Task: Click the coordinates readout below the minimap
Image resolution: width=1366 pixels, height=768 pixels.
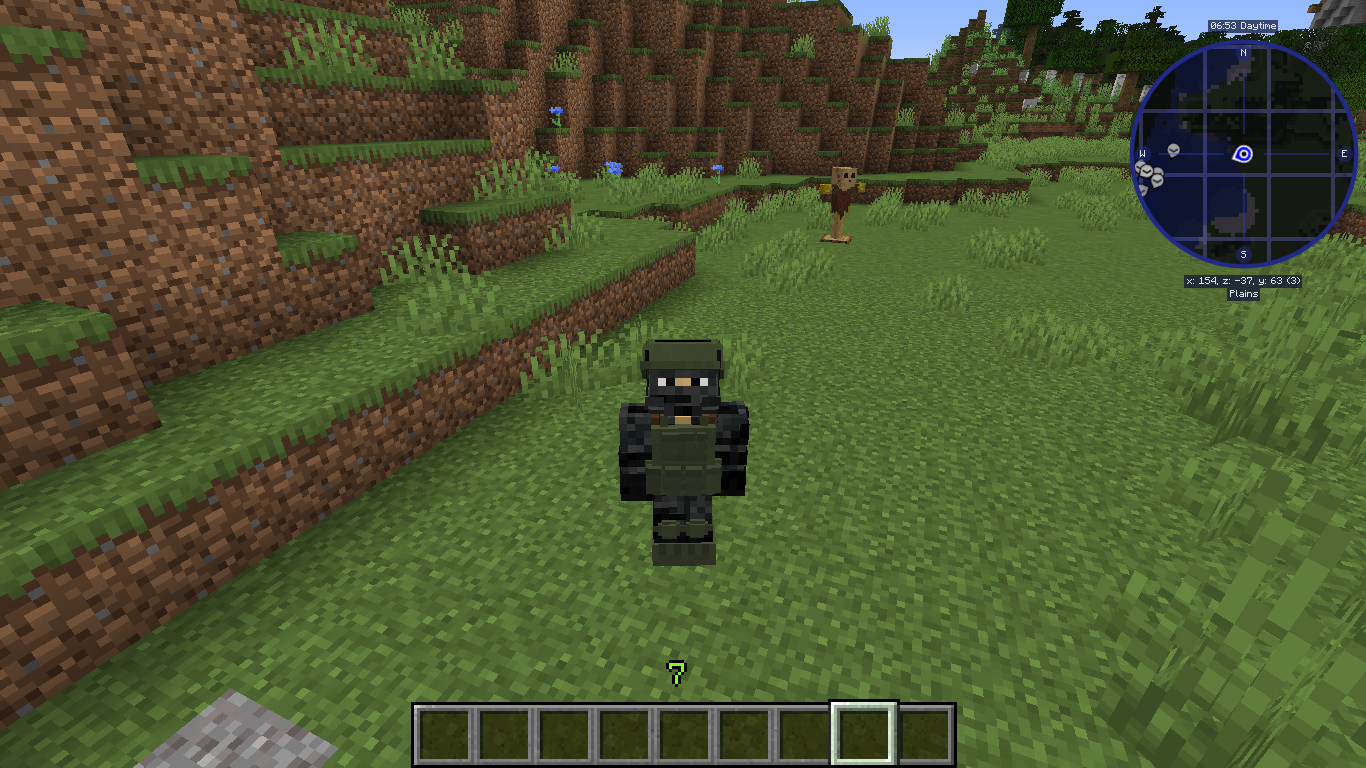Action: pyautogui.click(x=1242, y=281)
